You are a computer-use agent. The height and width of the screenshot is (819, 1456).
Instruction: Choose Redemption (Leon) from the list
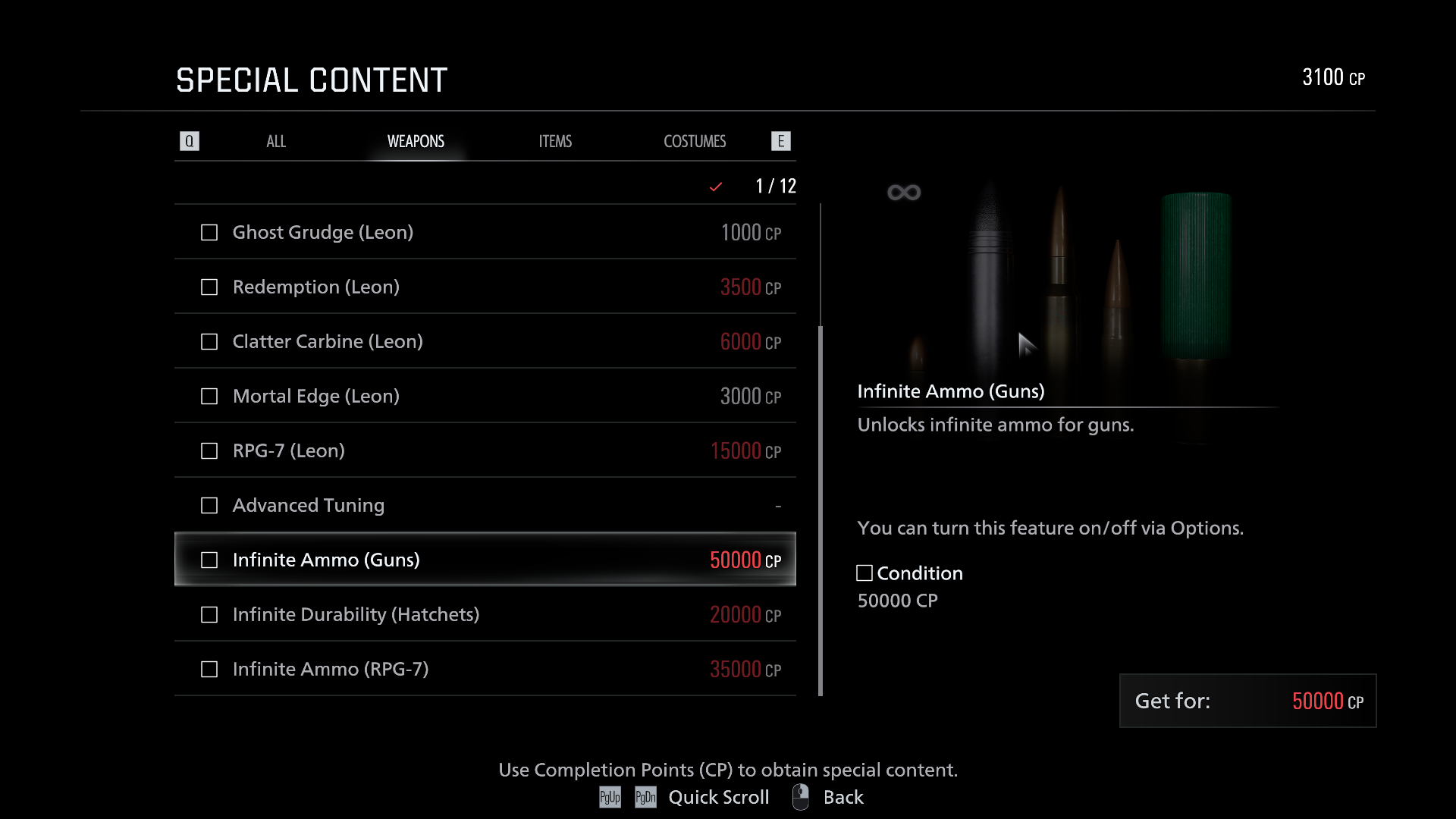tap(485, 287)
